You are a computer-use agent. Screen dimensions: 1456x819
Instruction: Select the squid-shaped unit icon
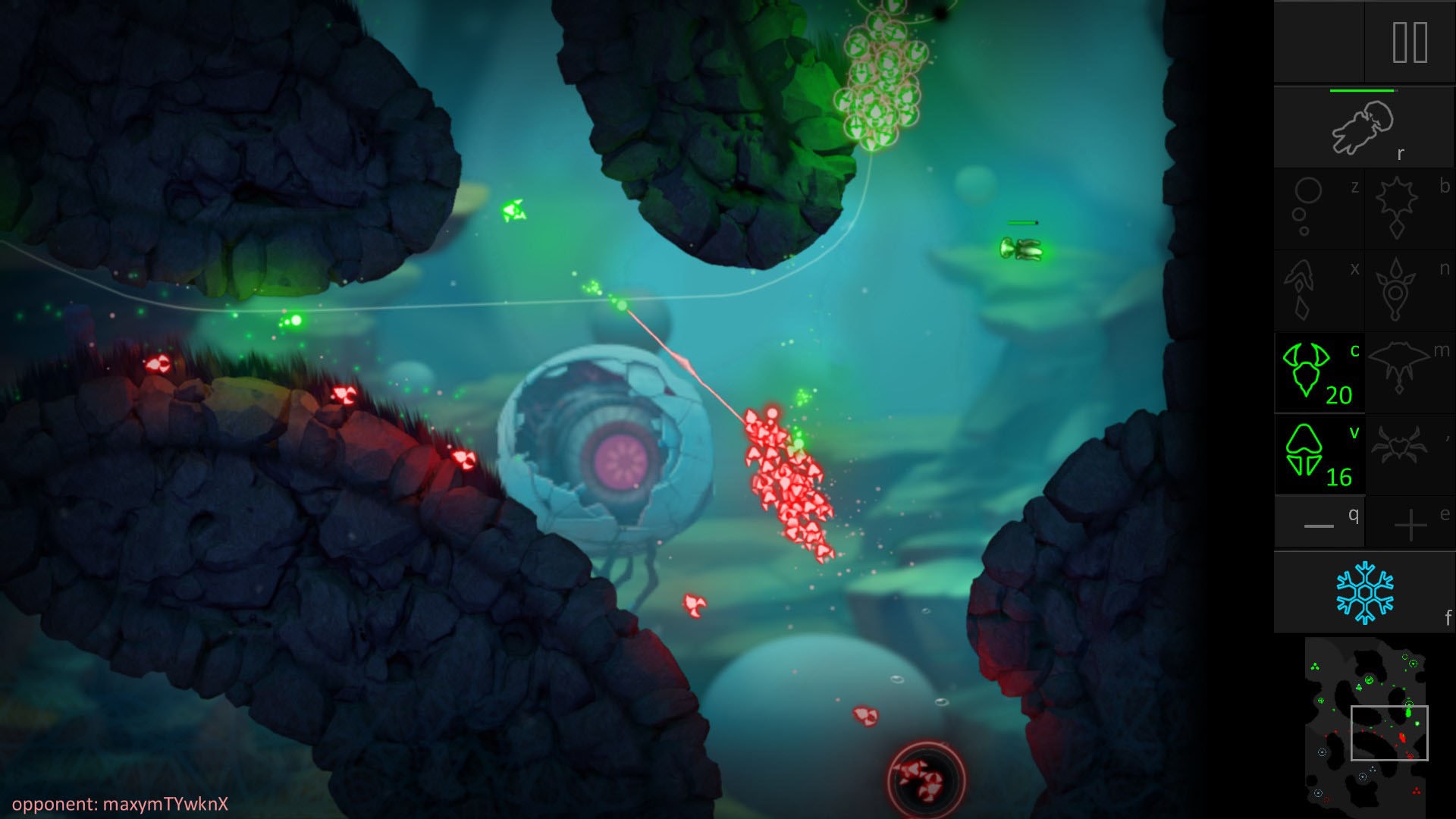coord(1318,290)
